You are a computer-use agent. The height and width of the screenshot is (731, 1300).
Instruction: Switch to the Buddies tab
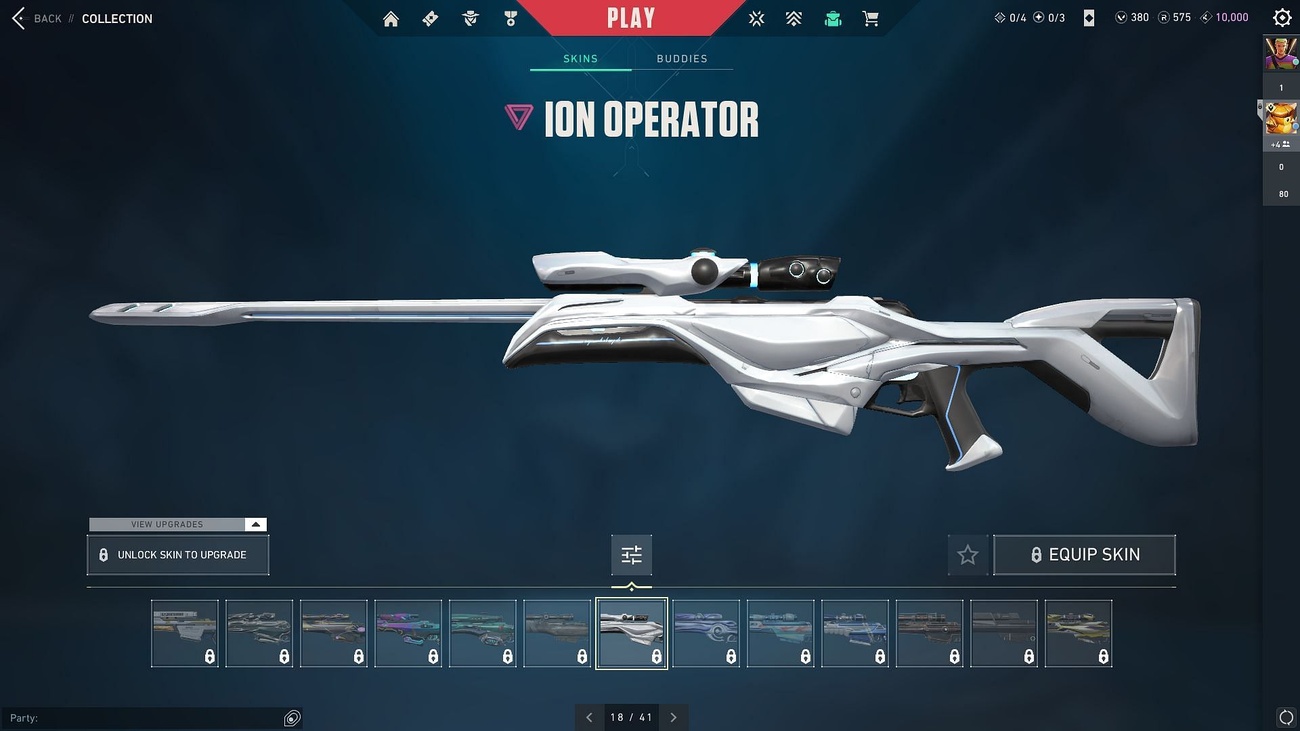pyautogui.click(x=682, y=58)
